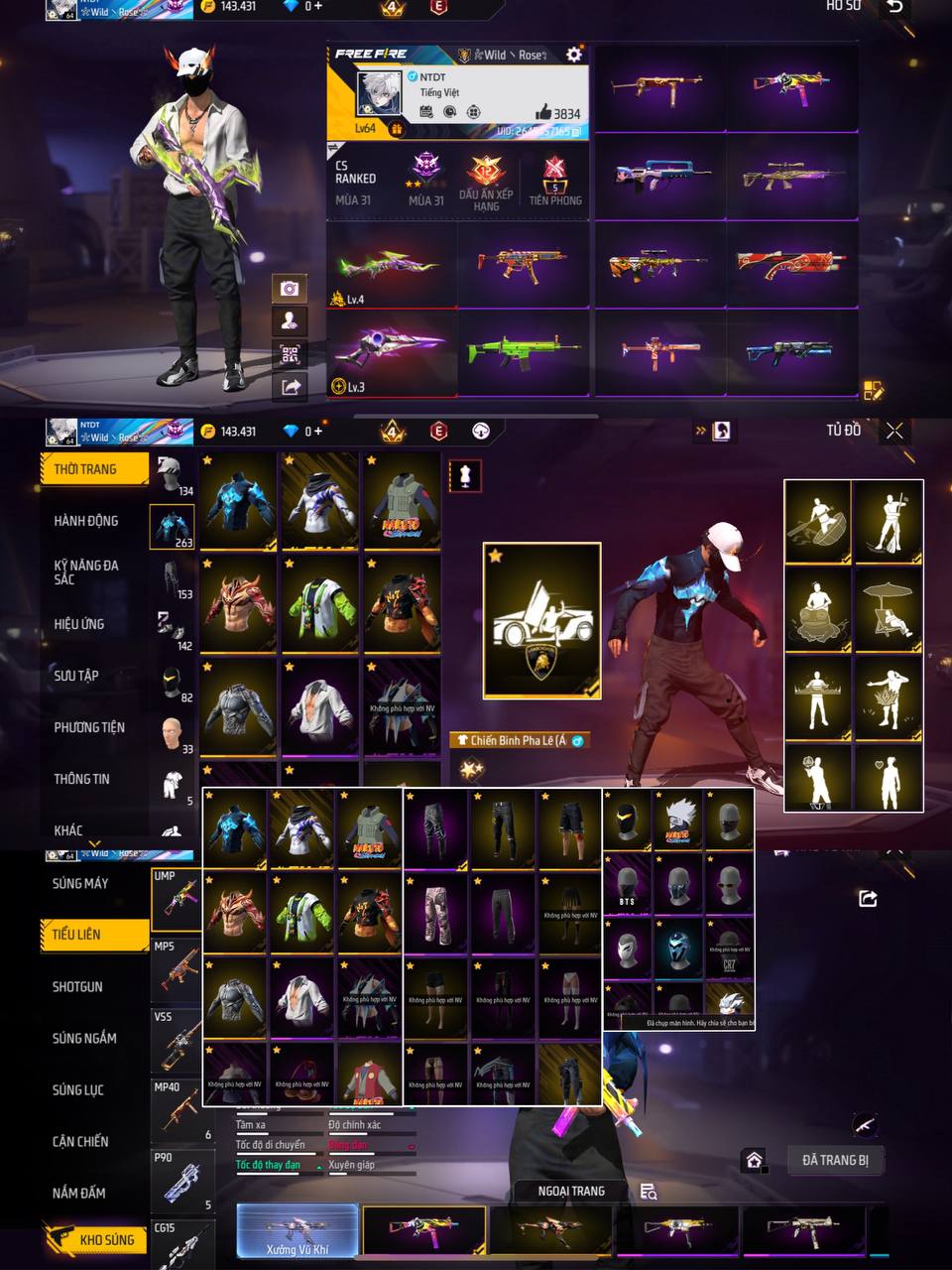Choose the Phương Tiện tab
Screen dimensions: 952x1270
tap(89, 727)
